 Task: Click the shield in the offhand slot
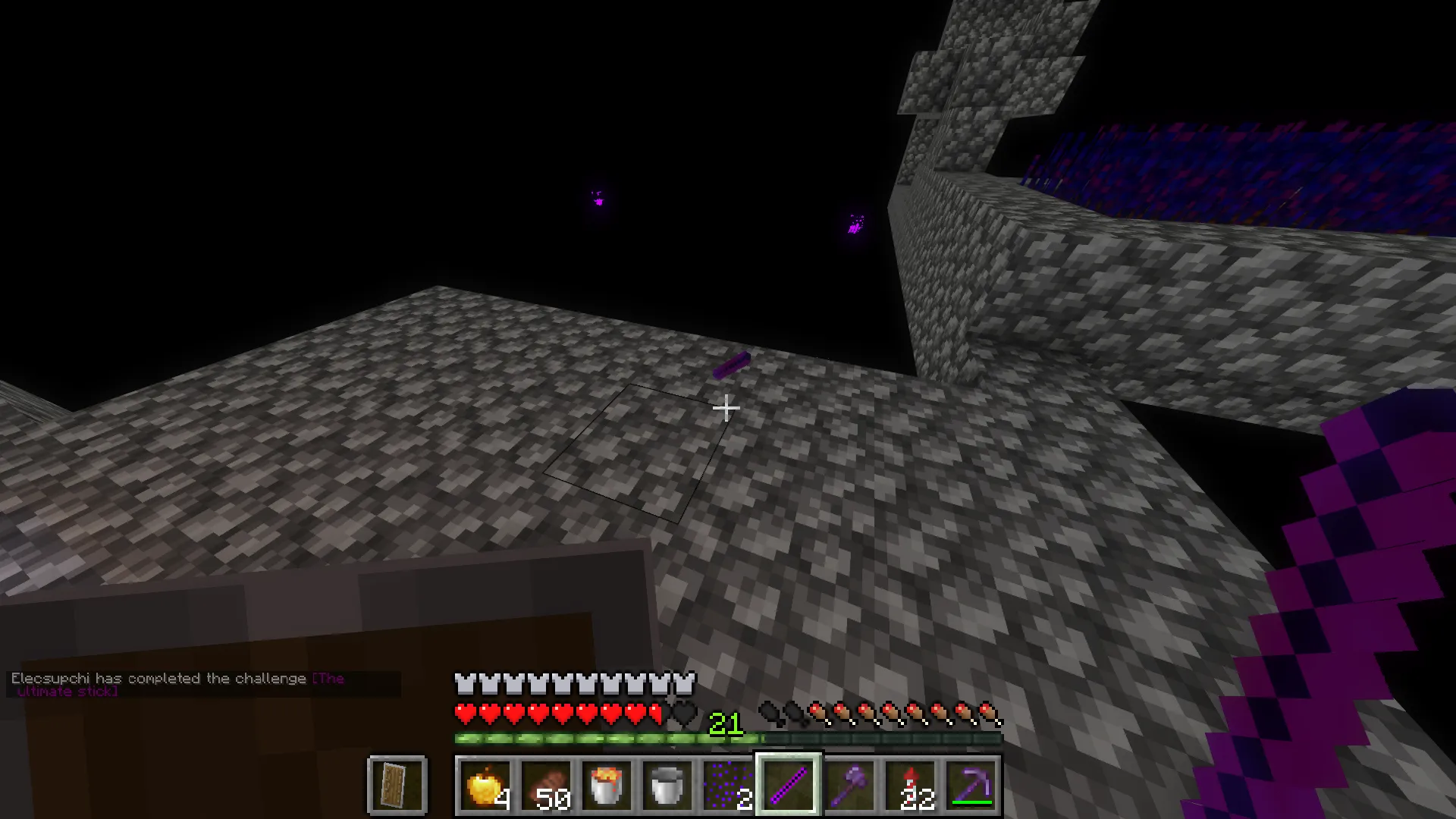click(397, 786)
